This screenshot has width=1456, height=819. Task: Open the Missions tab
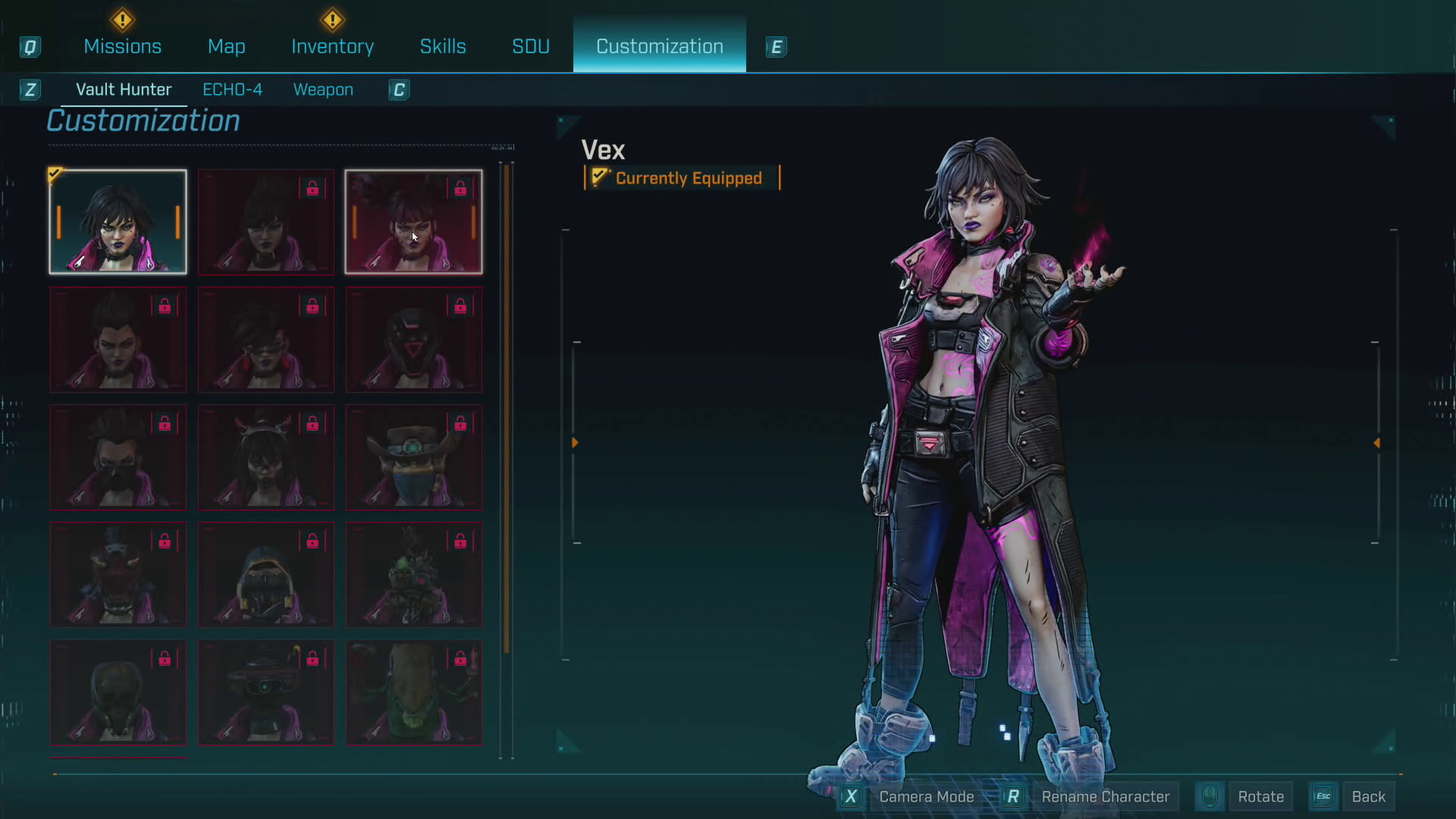122,46
